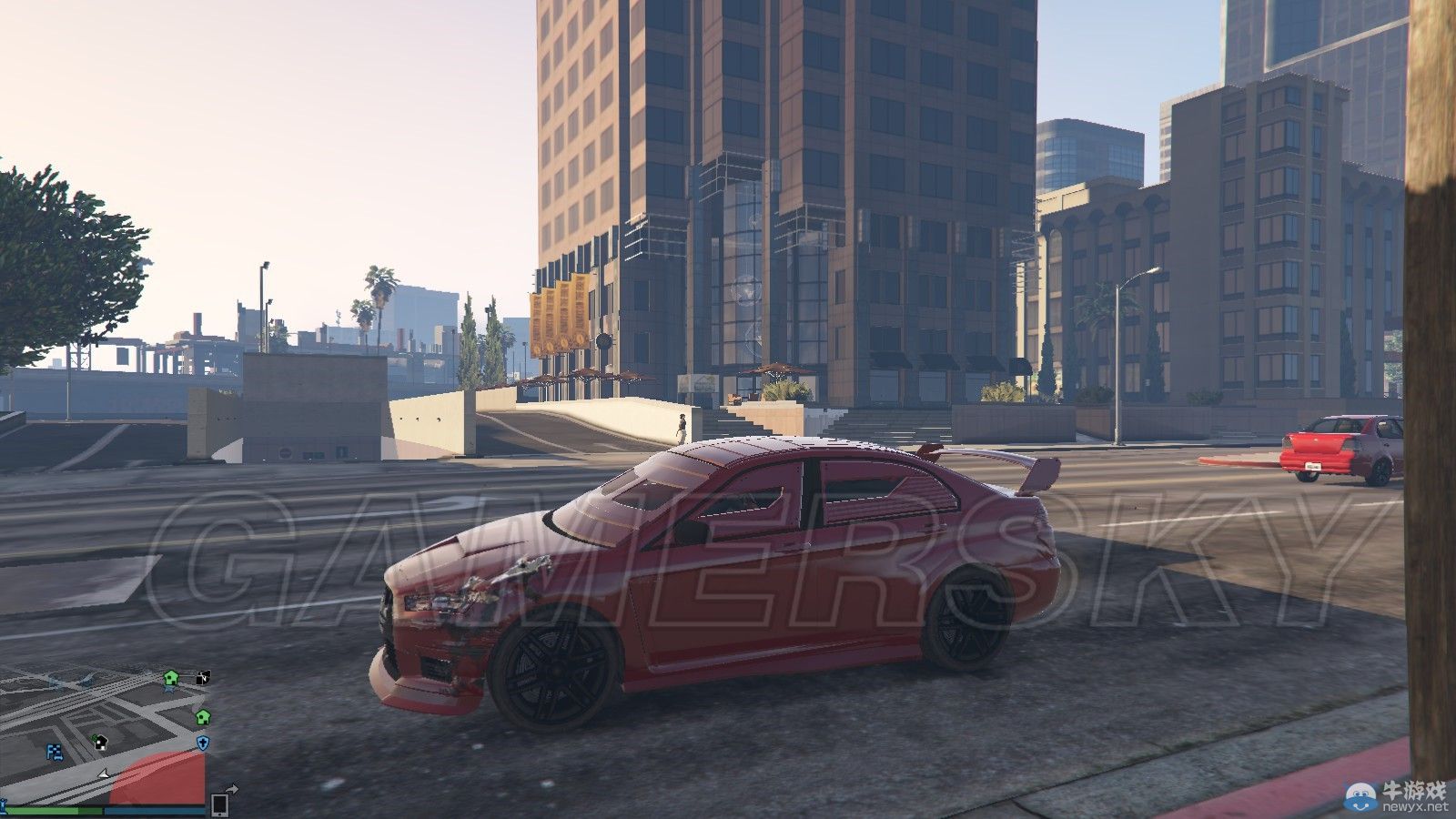The width and height of the screenshot is (1456, 819).
Task: Click the dark safehouse icon near the minimap center
Action: (x=101, y=743)
